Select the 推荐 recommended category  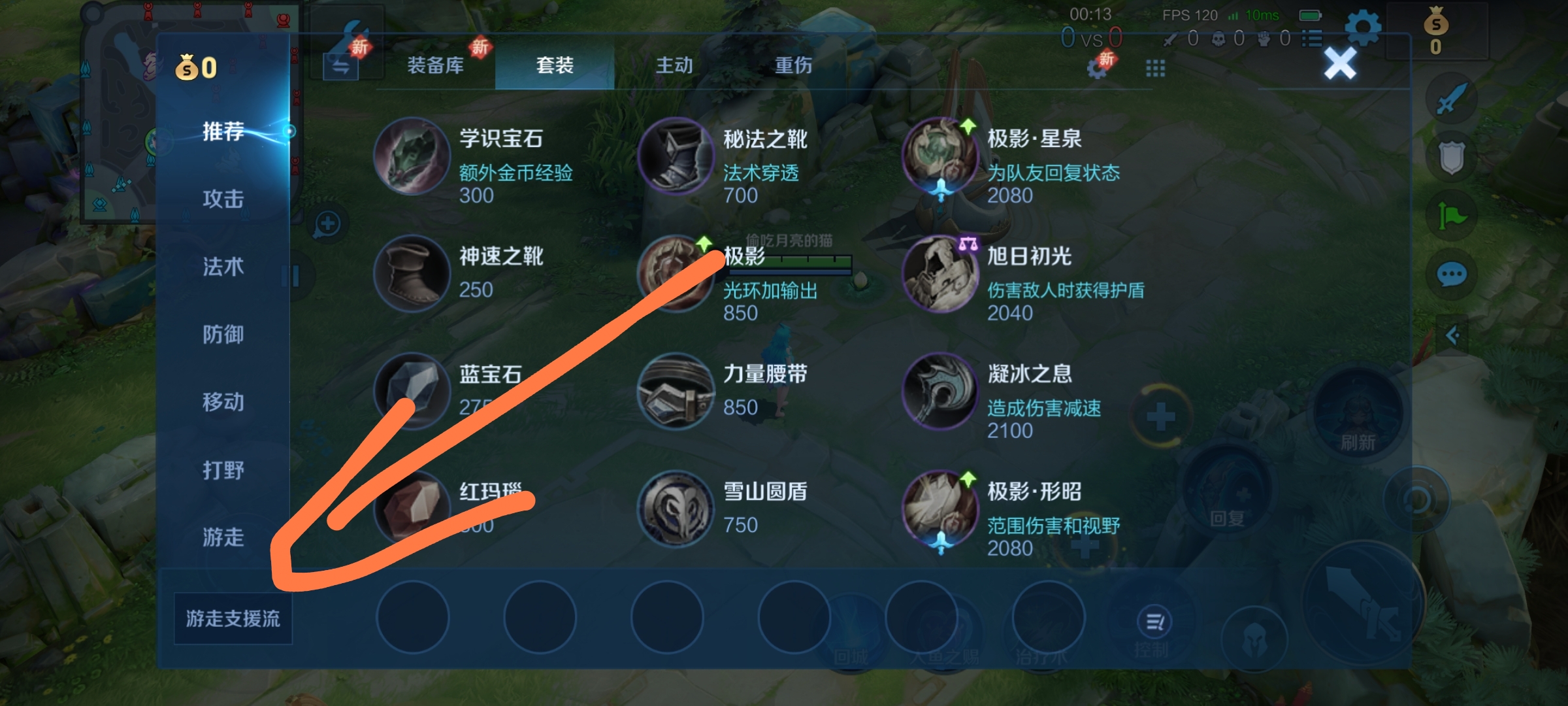pyautogui.click(x=223, y=133)
